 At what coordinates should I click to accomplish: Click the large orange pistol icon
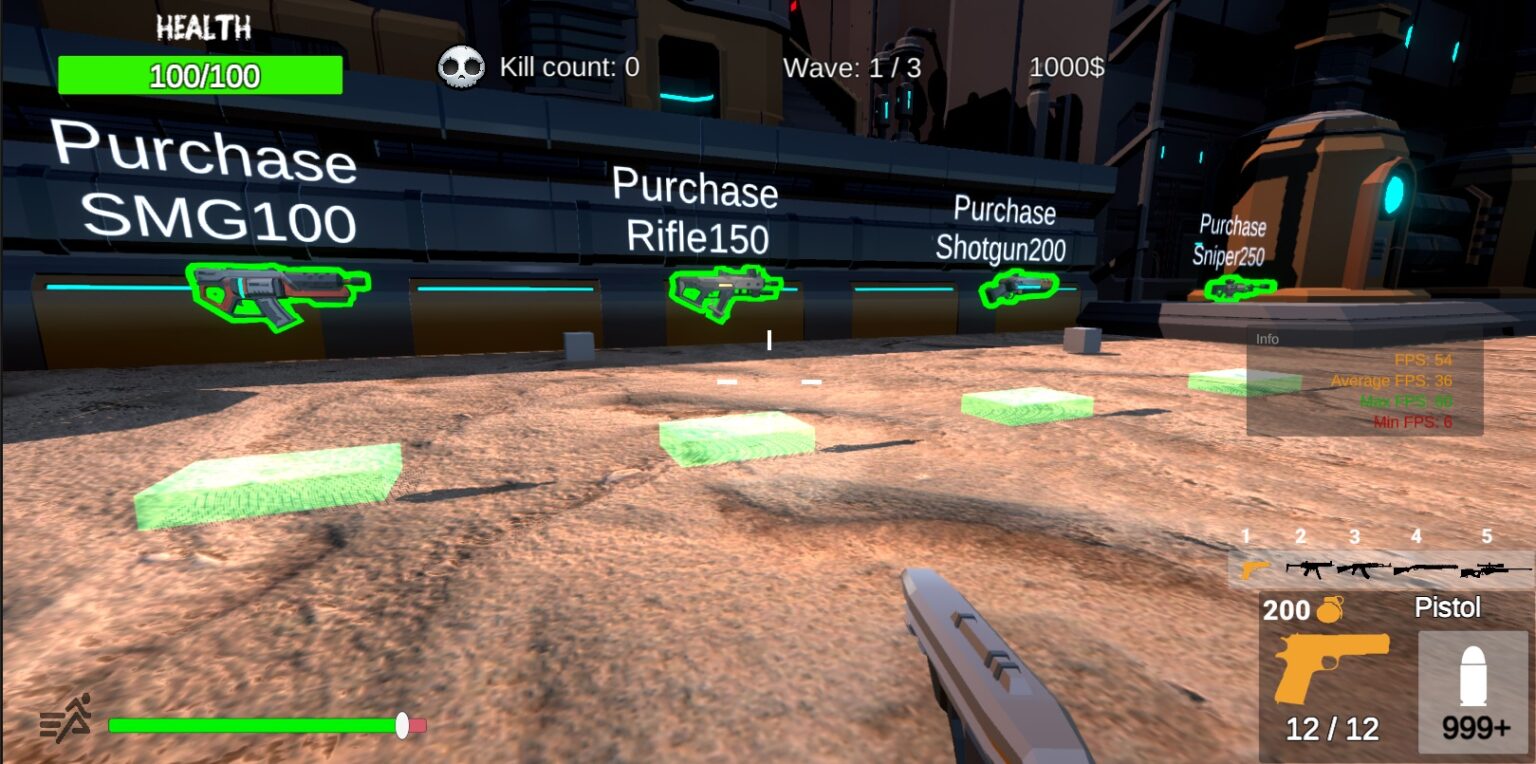[x=1330, y=666]
